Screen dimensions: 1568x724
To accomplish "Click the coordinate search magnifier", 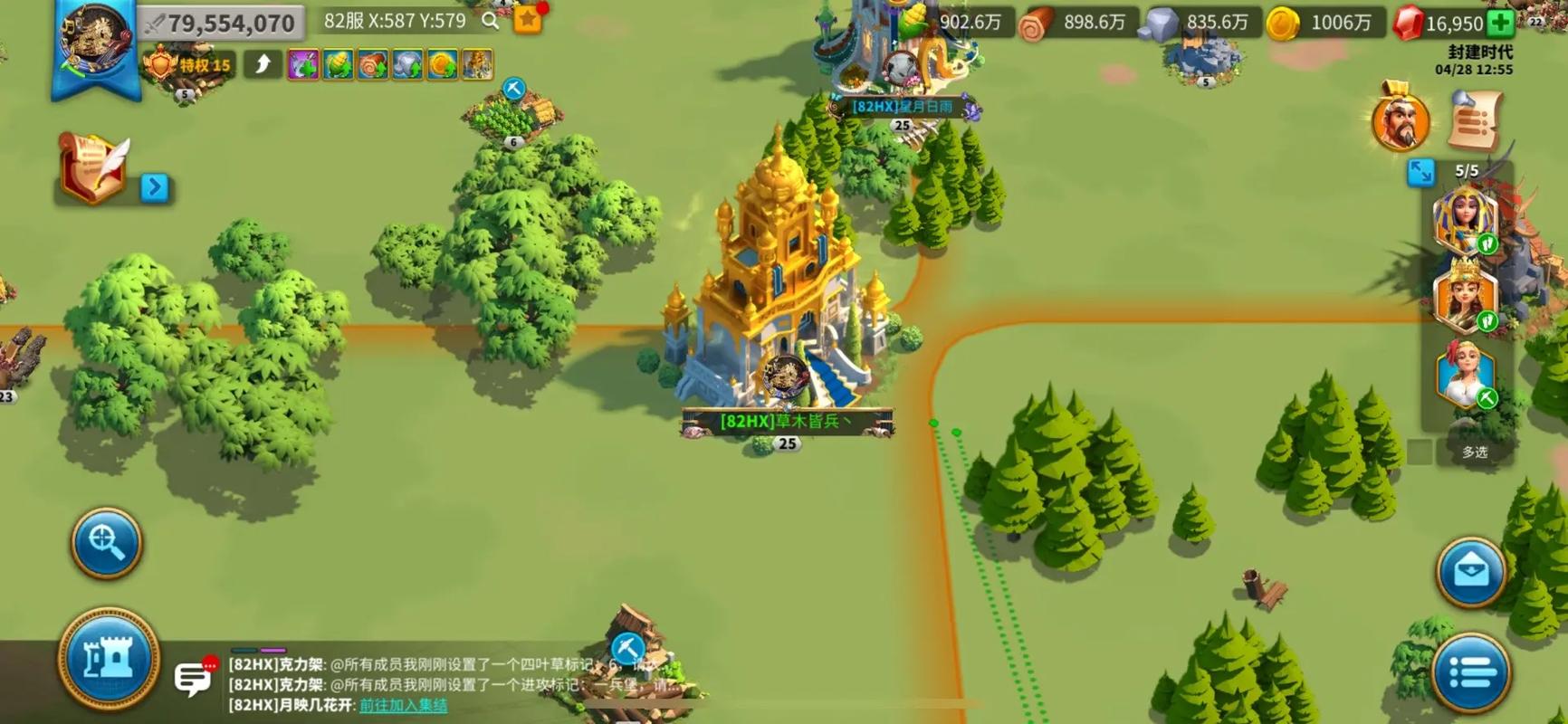I will pos(491,21).
